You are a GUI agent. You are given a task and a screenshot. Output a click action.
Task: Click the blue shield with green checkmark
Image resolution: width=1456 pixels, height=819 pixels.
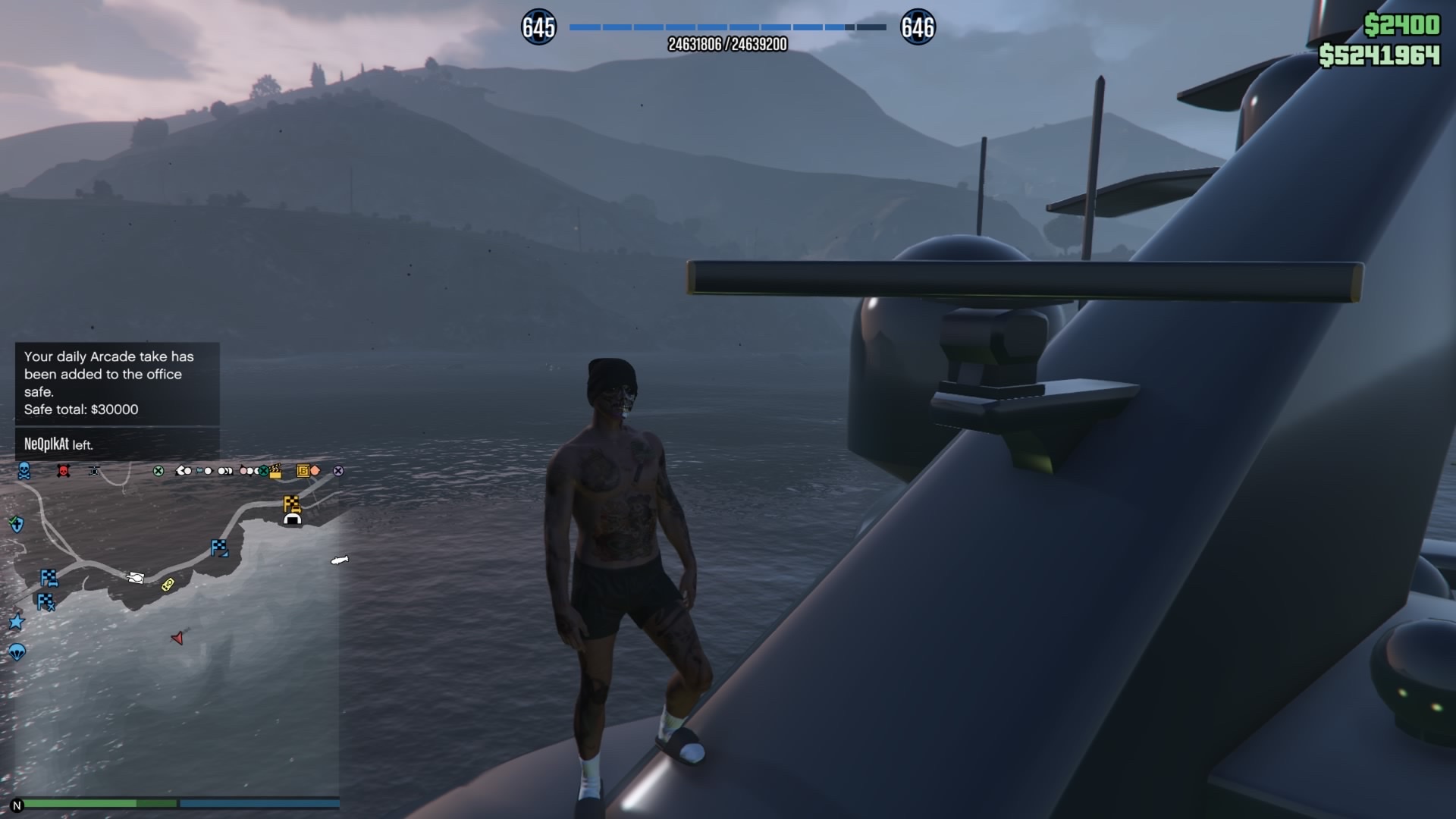tap(17, 523)
